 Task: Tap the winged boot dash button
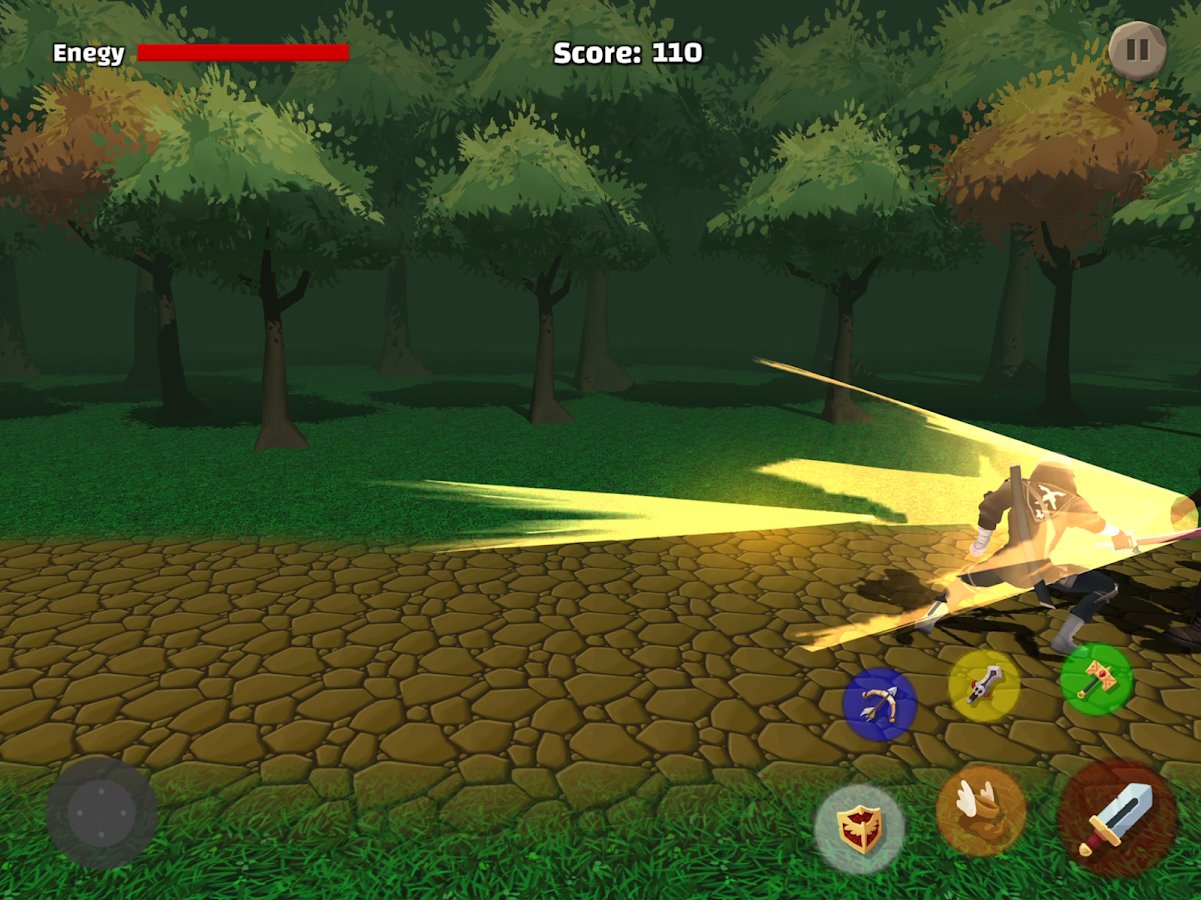[x=981, y=811]
